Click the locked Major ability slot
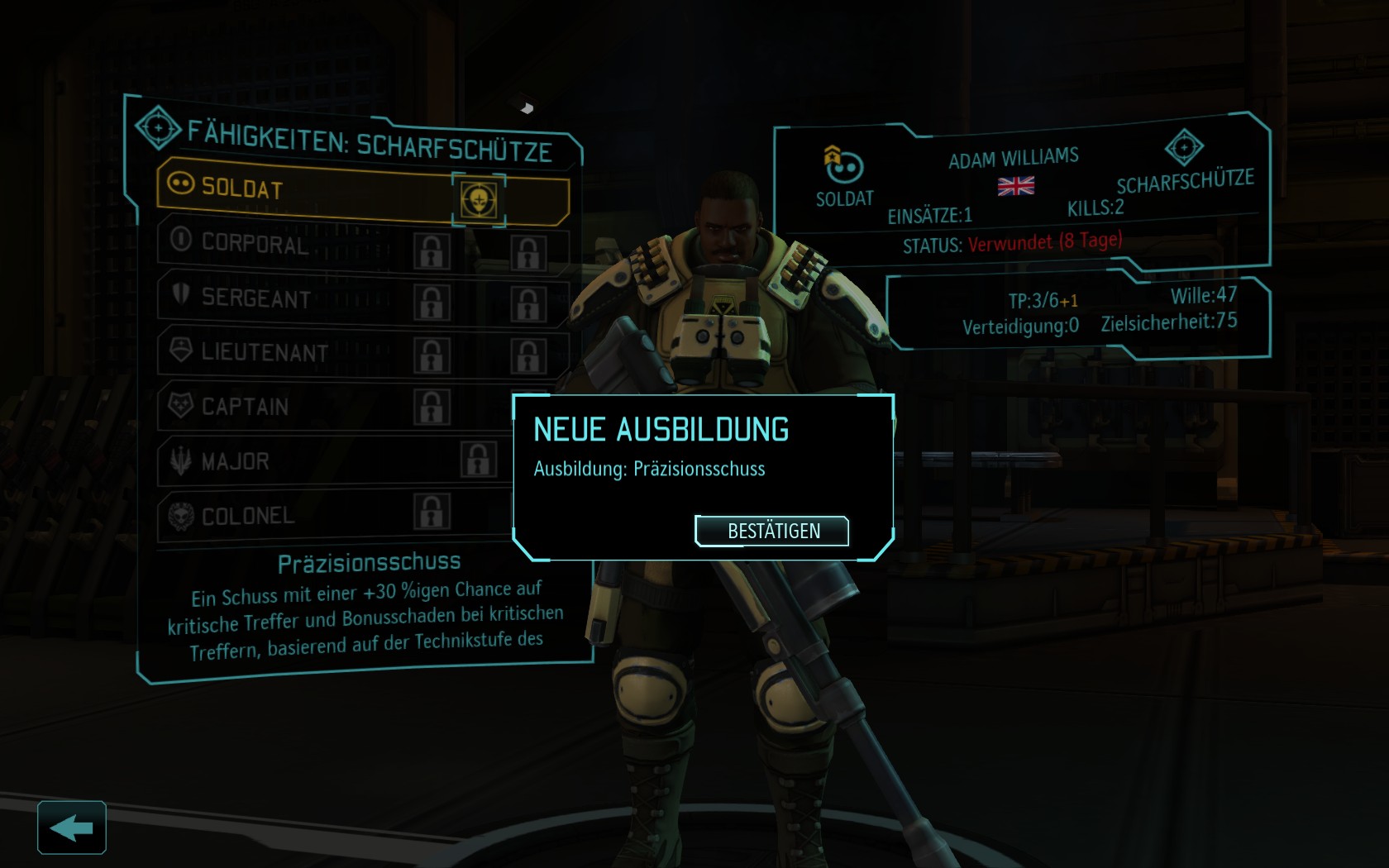The image size is (1389, 868). tap(479, 460)
